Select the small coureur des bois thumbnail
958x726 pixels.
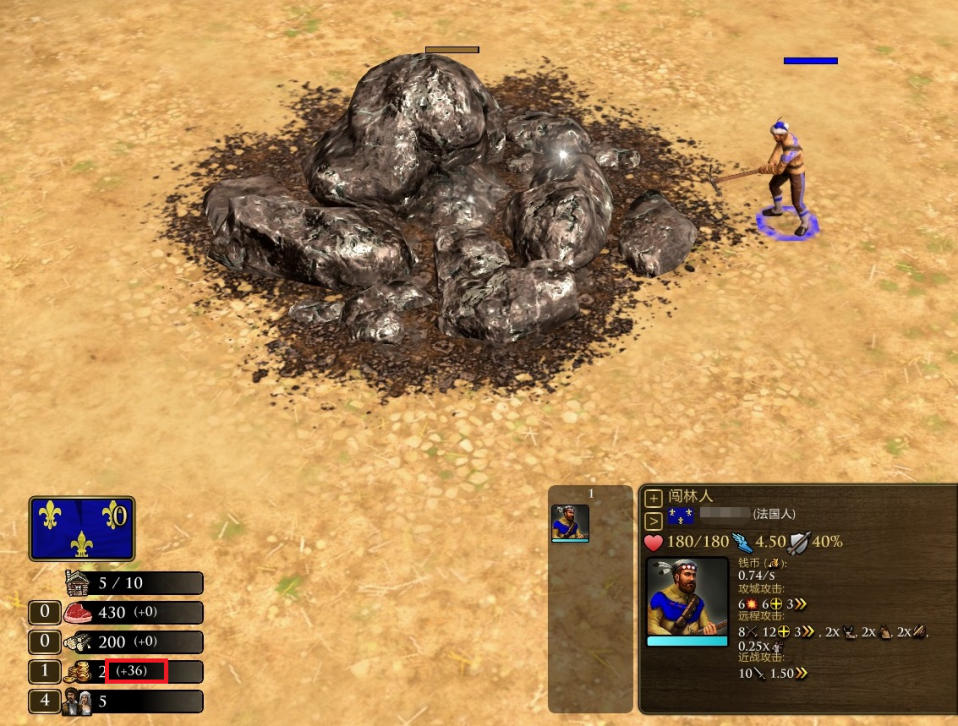(x=570, y=523)
